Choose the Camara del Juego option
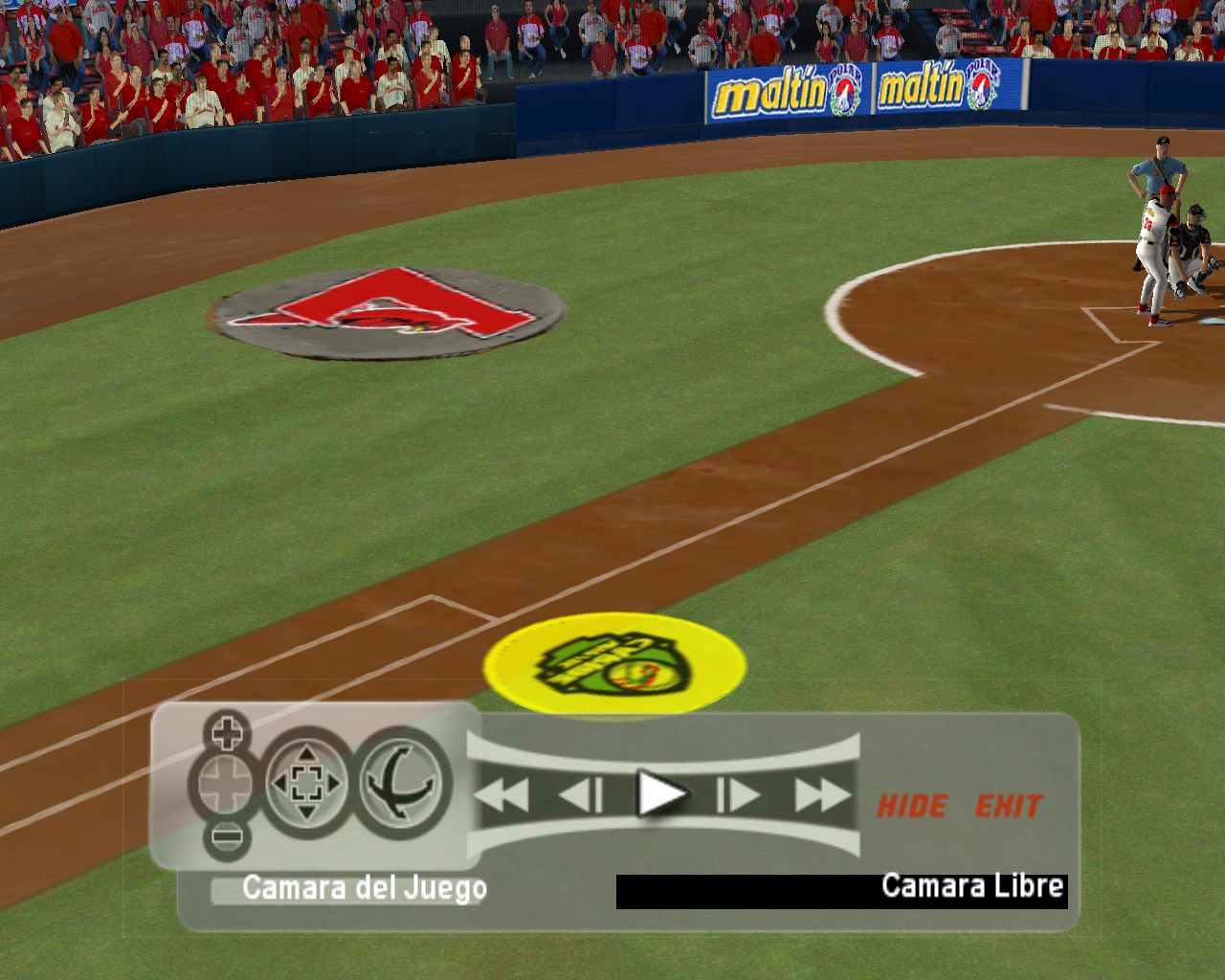 pyautogui.click(x=364, y=888)
